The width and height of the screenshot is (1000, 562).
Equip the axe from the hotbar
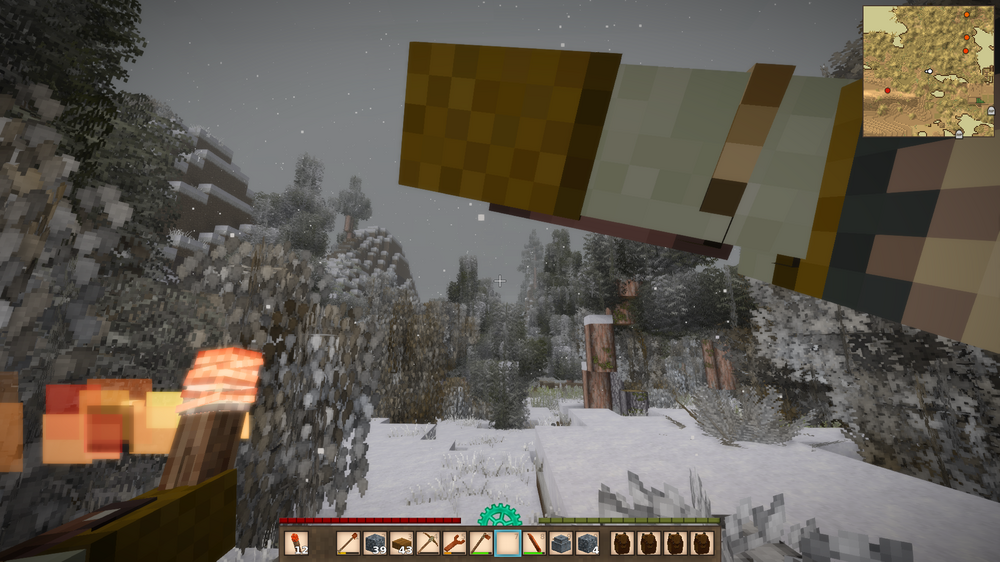pyautogui.click(x=481, y=544)
